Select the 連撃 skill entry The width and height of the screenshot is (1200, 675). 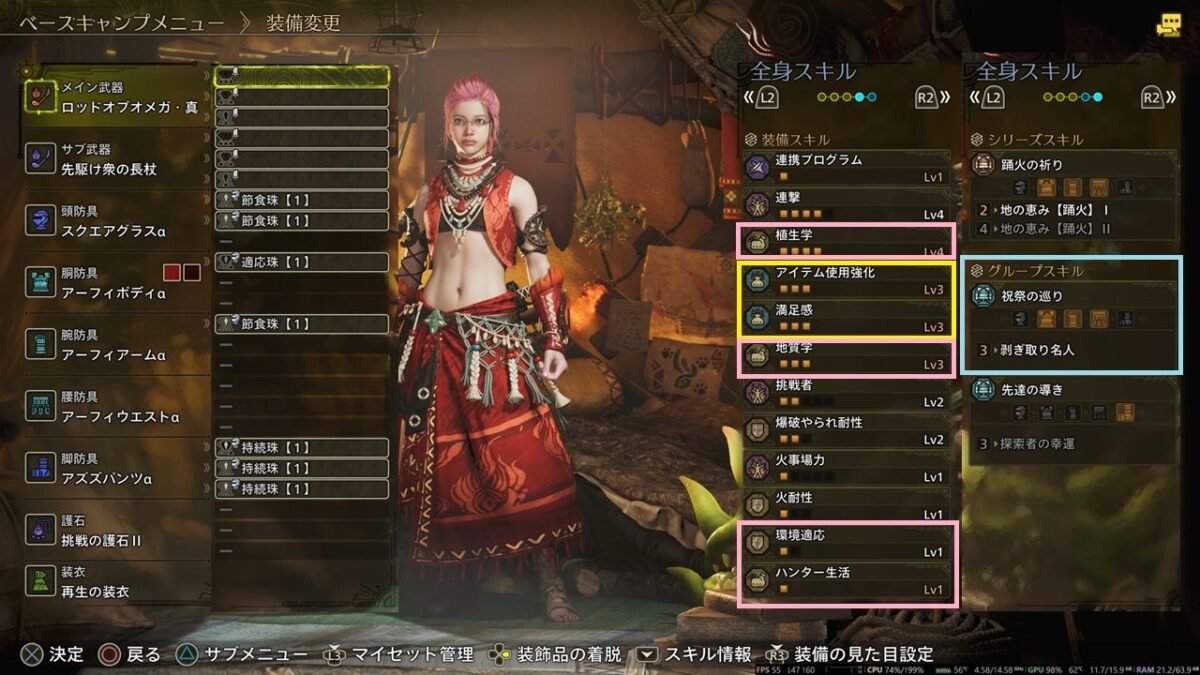click(x=847, y=205)
